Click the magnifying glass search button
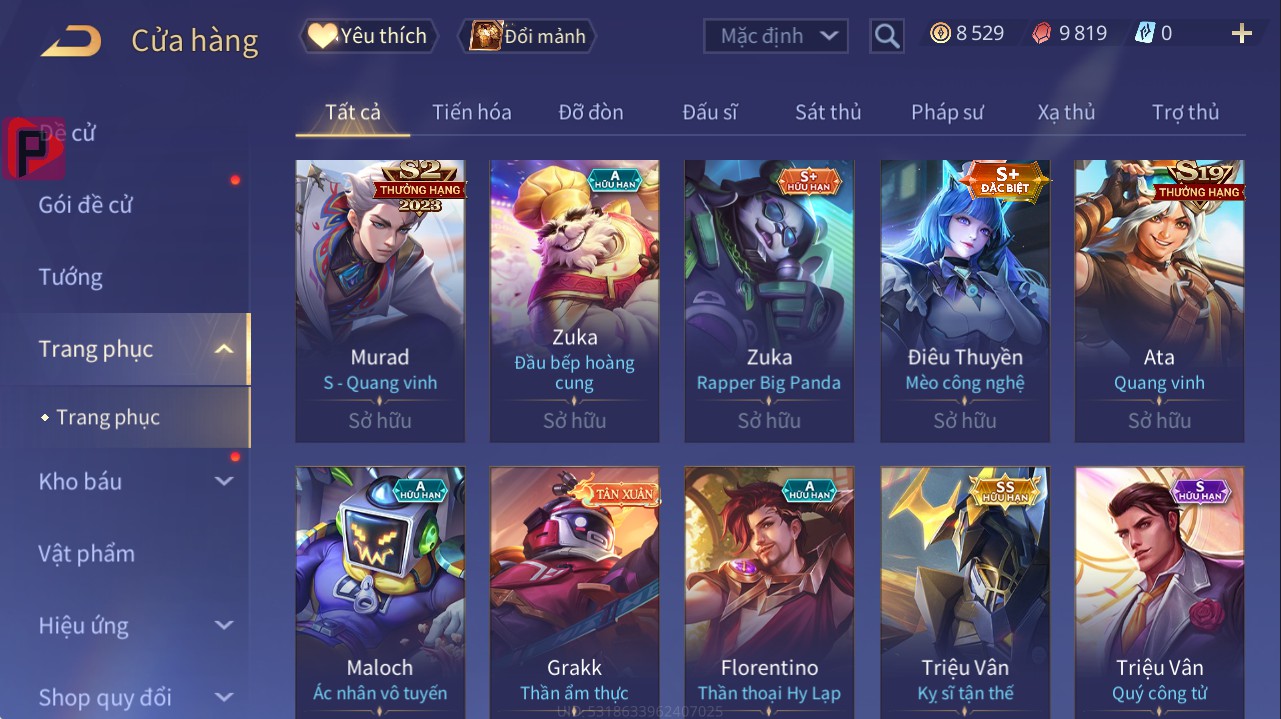Screen dimensions: 1281x719 coord(886,37)
